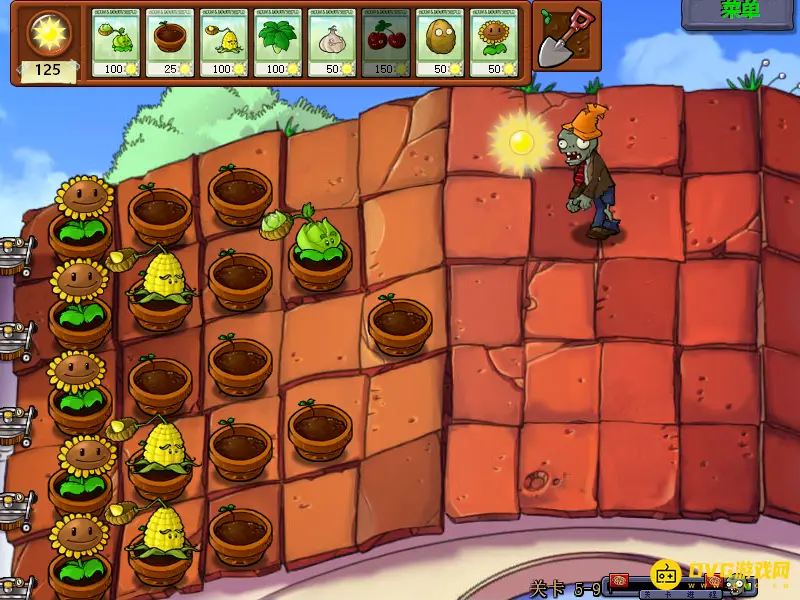Pick the Flower Pot seed packet
This screenshot has height=600, width=800.
pos(170,43)
